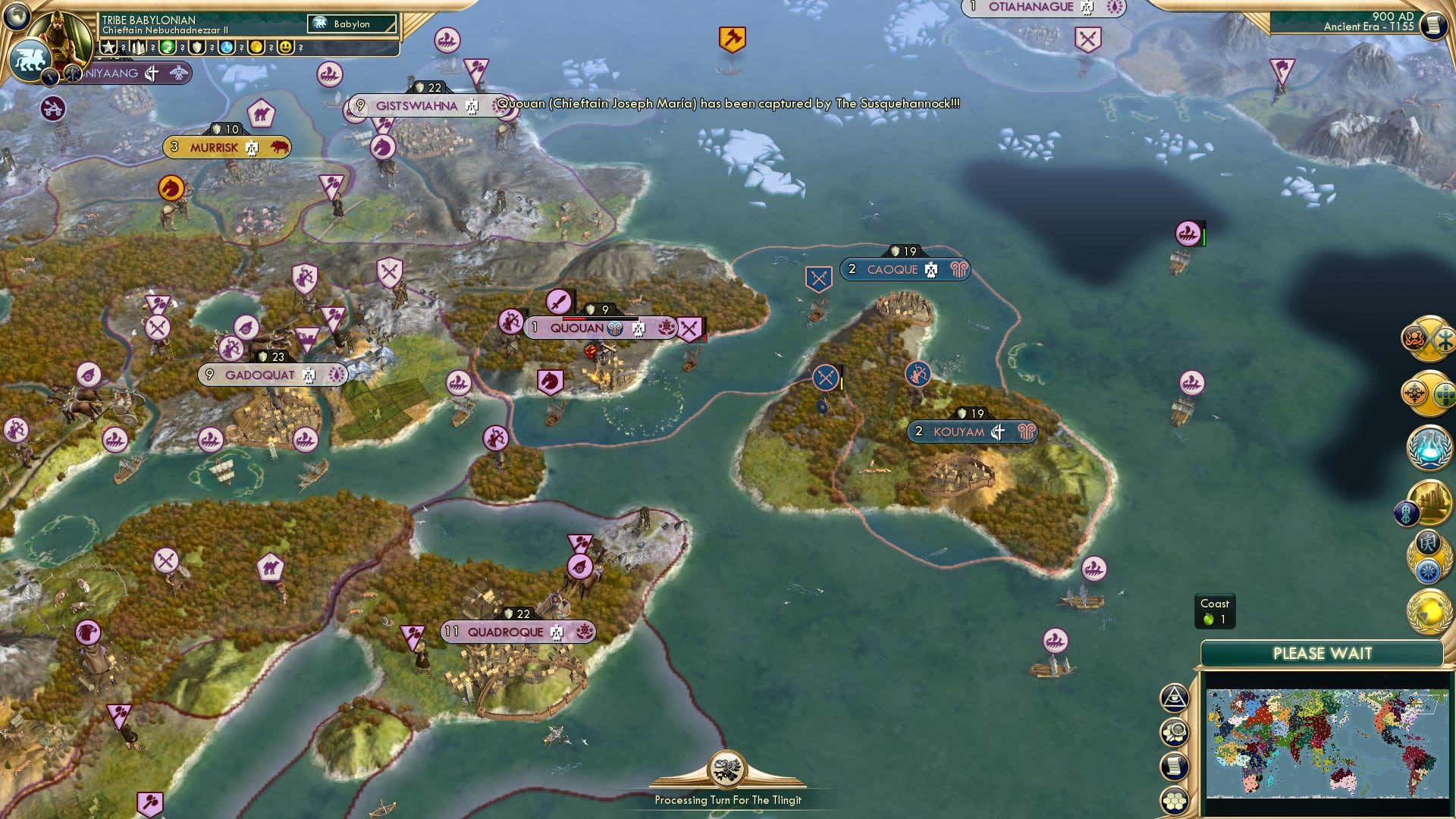This screenshot has width=1456, height=819.
Task: Open the Technology tree via the blue flask medallion
Action: point(1429,448)
